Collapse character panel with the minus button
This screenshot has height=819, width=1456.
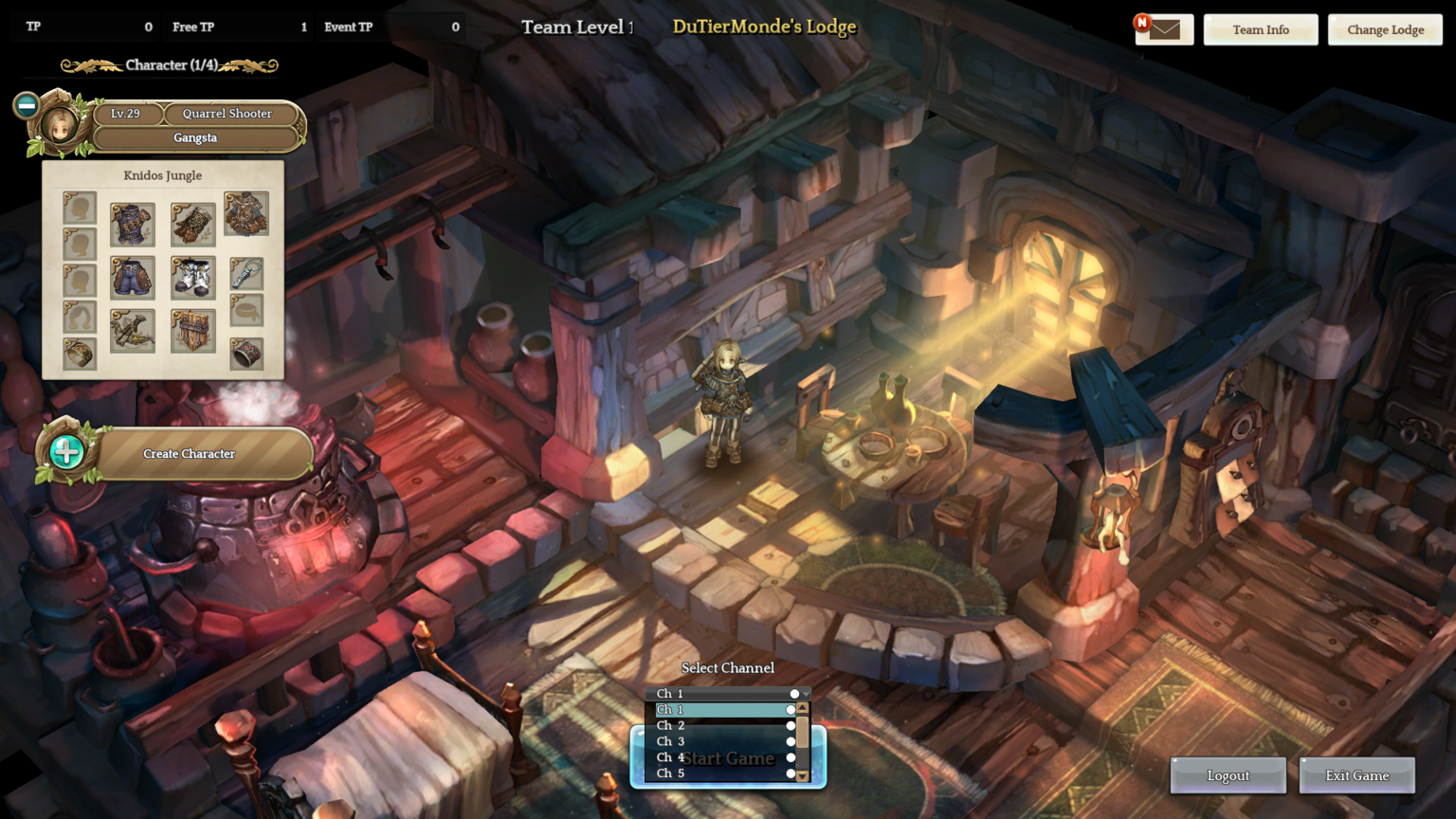pyautogui.click(x=27, y=105)
